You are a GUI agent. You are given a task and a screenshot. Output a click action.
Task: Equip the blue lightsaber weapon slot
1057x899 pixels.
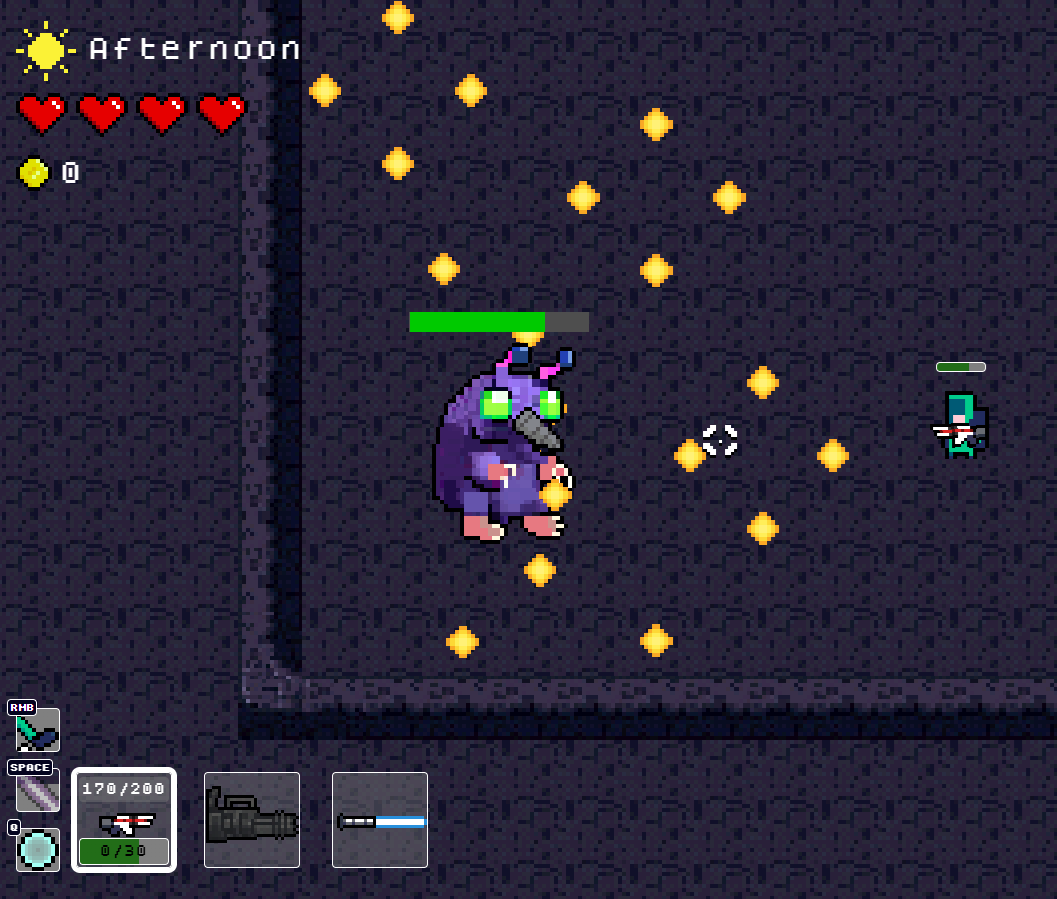coord(380,820)
